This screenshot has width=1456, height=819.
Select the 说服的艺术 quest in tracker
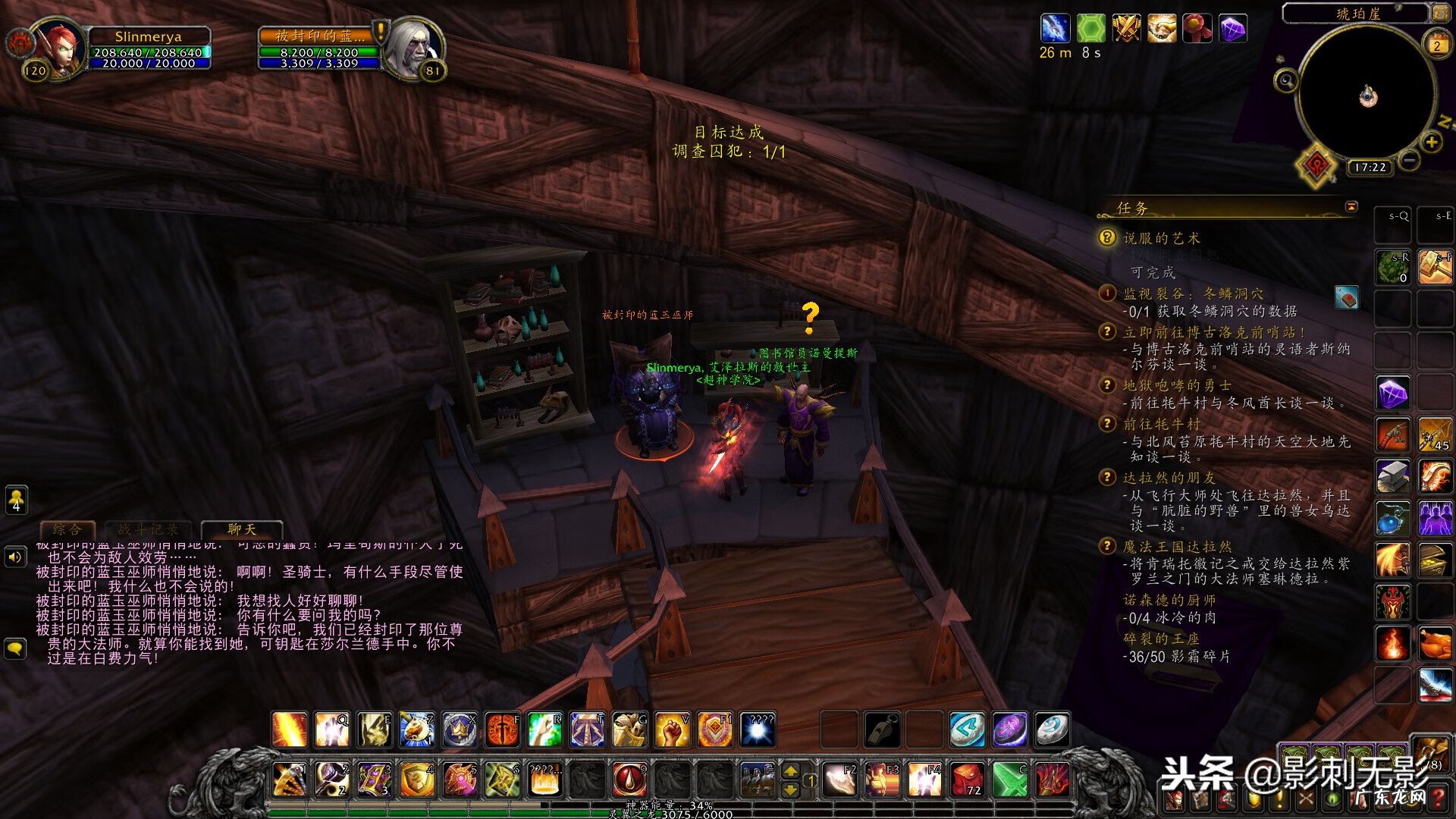[x=1161, y=238]
